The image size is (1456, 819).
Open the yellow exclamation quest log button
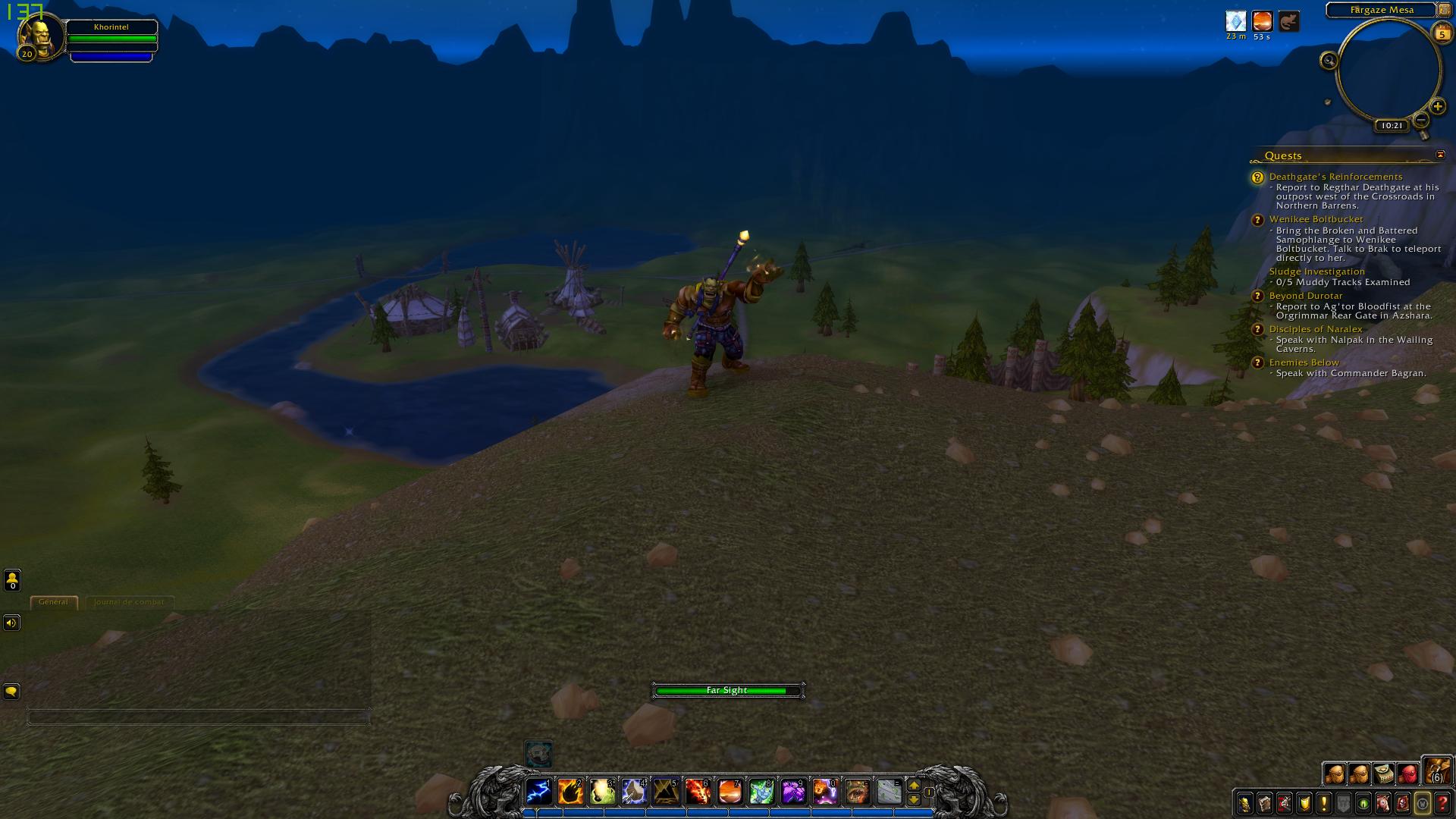pos(1324,803)
